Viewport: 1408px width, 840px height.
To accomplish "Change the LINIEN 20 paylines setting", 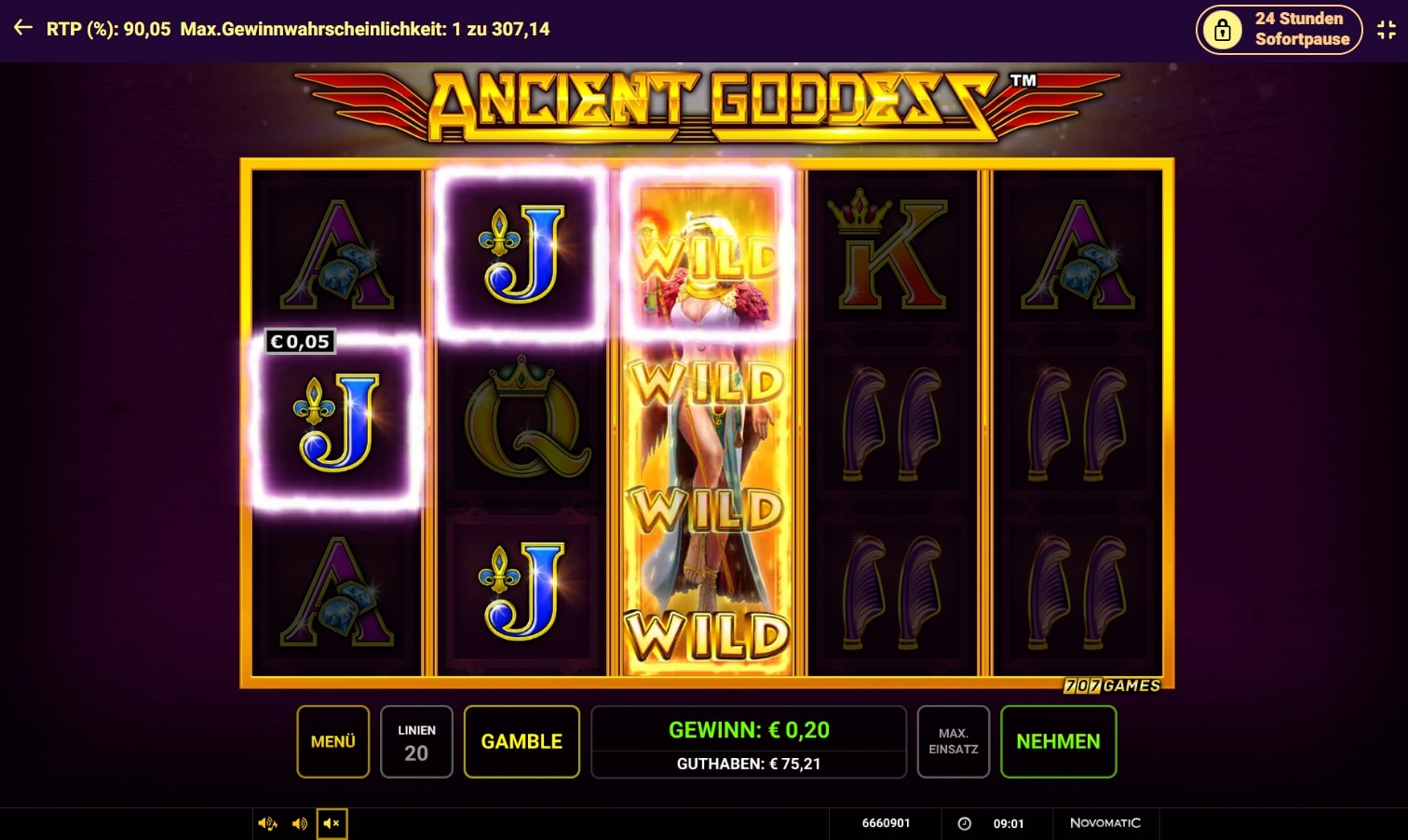I will click(x=416, y=741).
